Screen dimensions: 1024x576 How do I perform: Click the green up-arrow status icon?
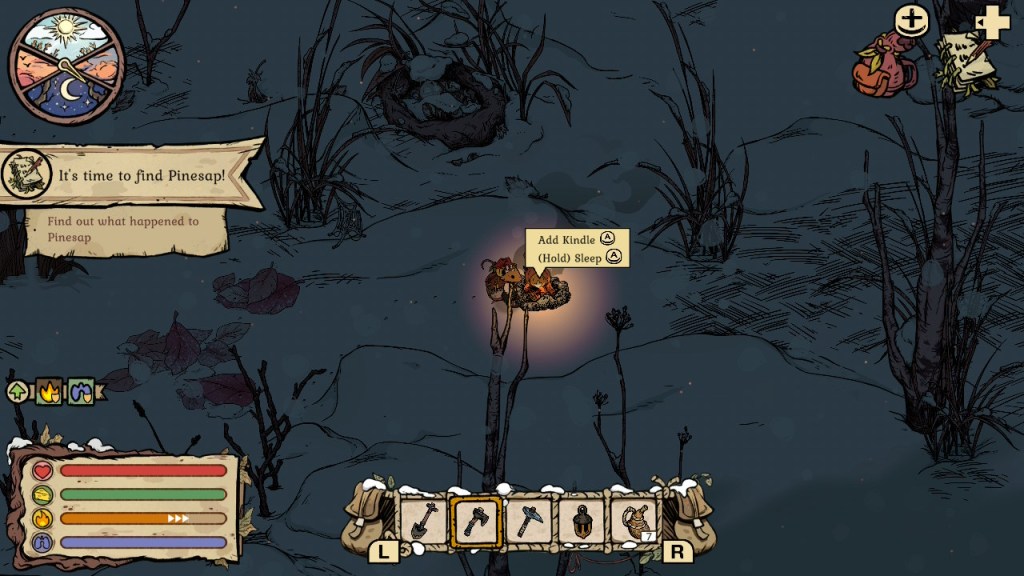point(18,391)
